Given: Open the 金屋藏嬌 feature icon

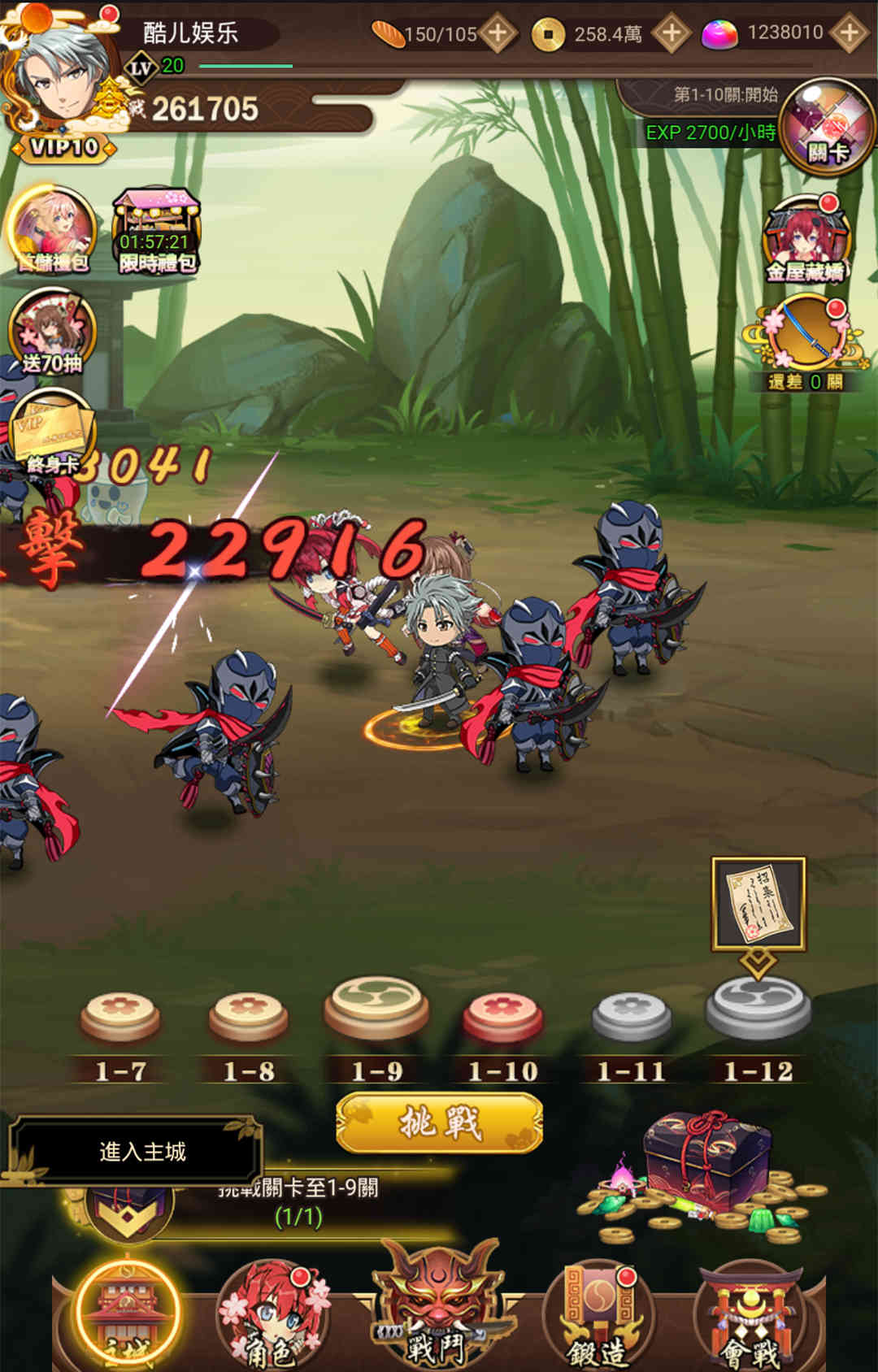Looking at the screenshot, I should [x=805, y=241].
